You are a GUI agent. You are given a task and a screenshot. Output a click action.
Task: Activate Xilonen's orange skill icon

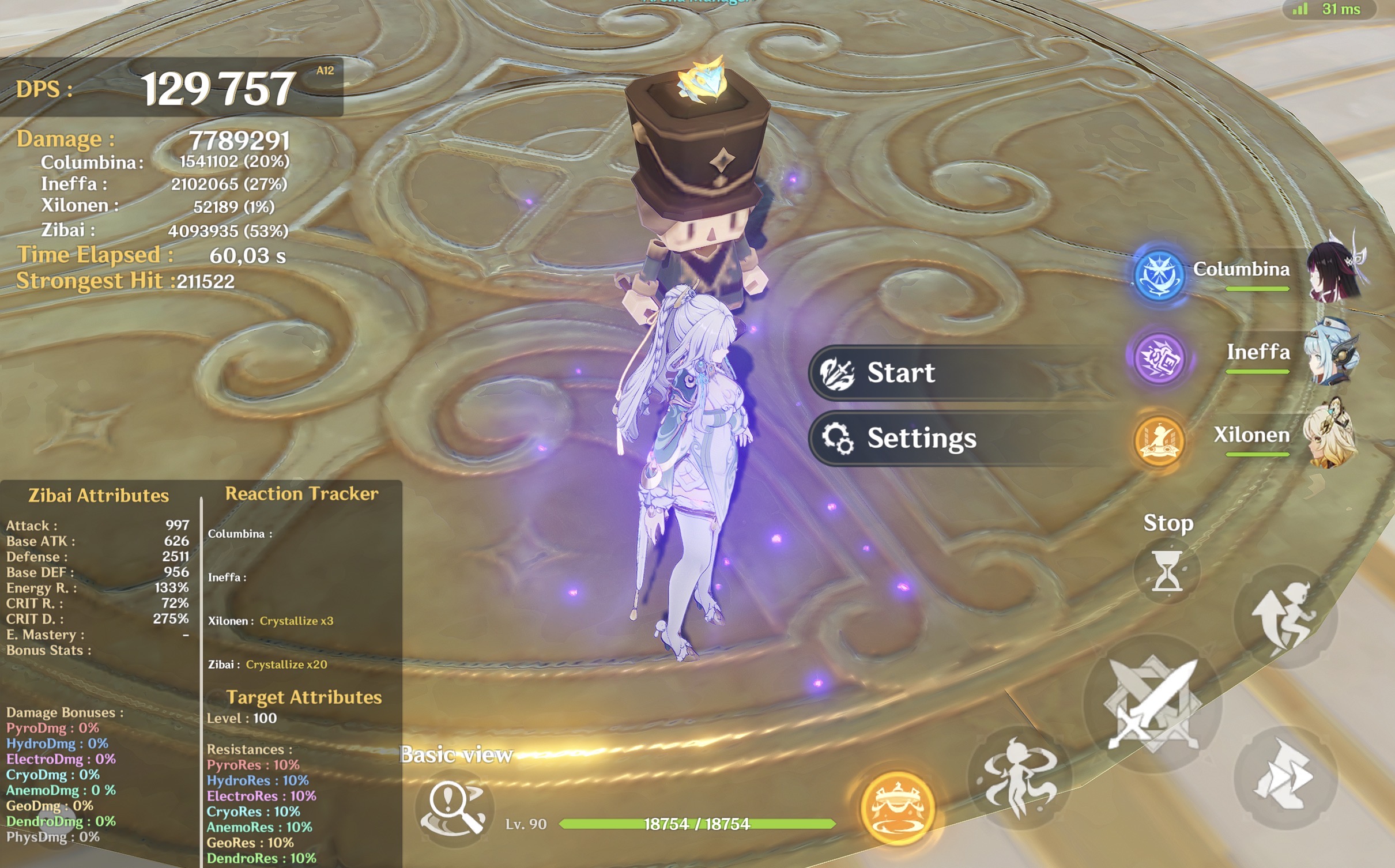pyautogui.click(x=1159, y=440)
